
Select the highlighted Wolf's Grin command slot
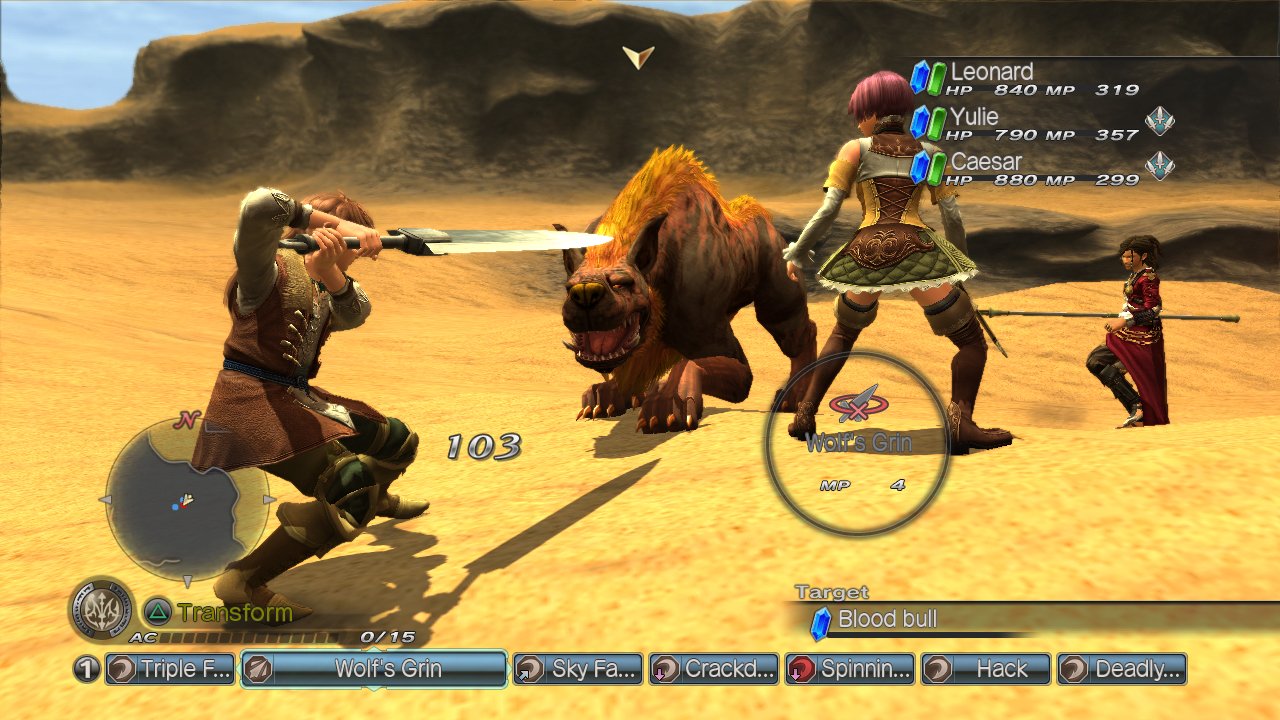373,668
